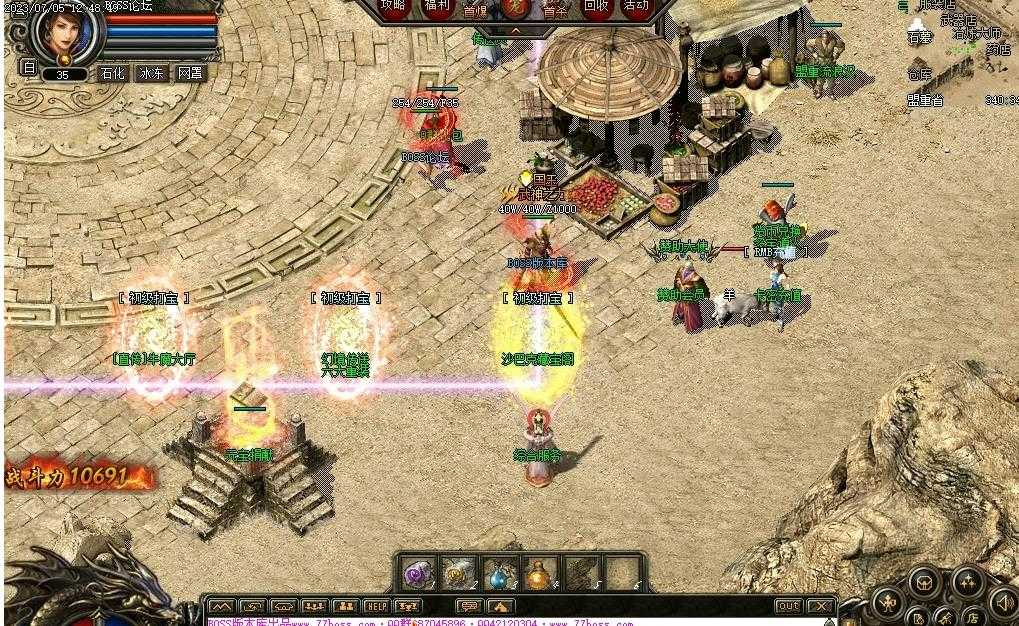Open the 首爆 first-drop panel
This screenshot has height=626, width=1019.
tap(475, 9)
